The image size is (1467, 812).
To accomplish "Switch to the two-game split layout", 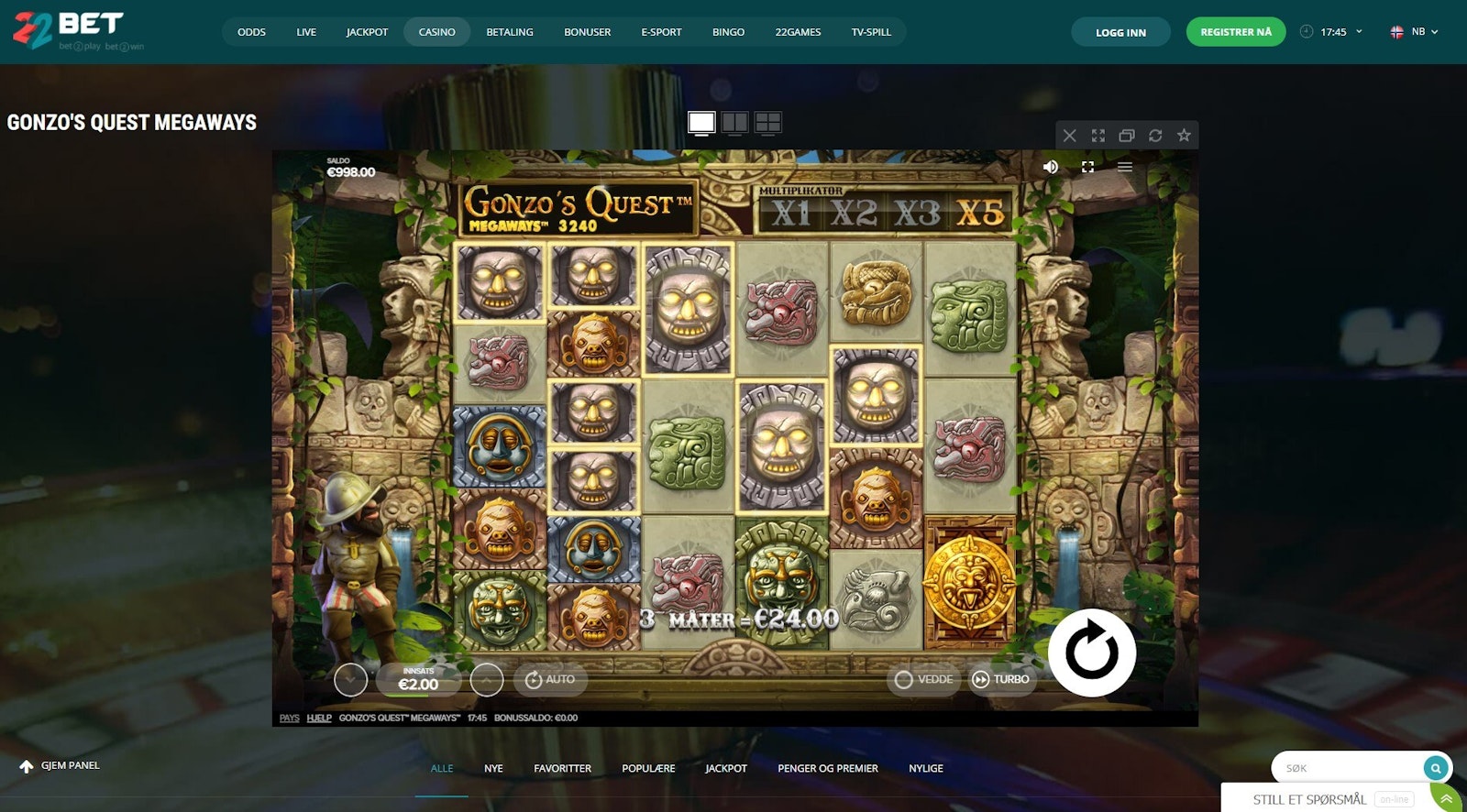I will click(734, 122).
